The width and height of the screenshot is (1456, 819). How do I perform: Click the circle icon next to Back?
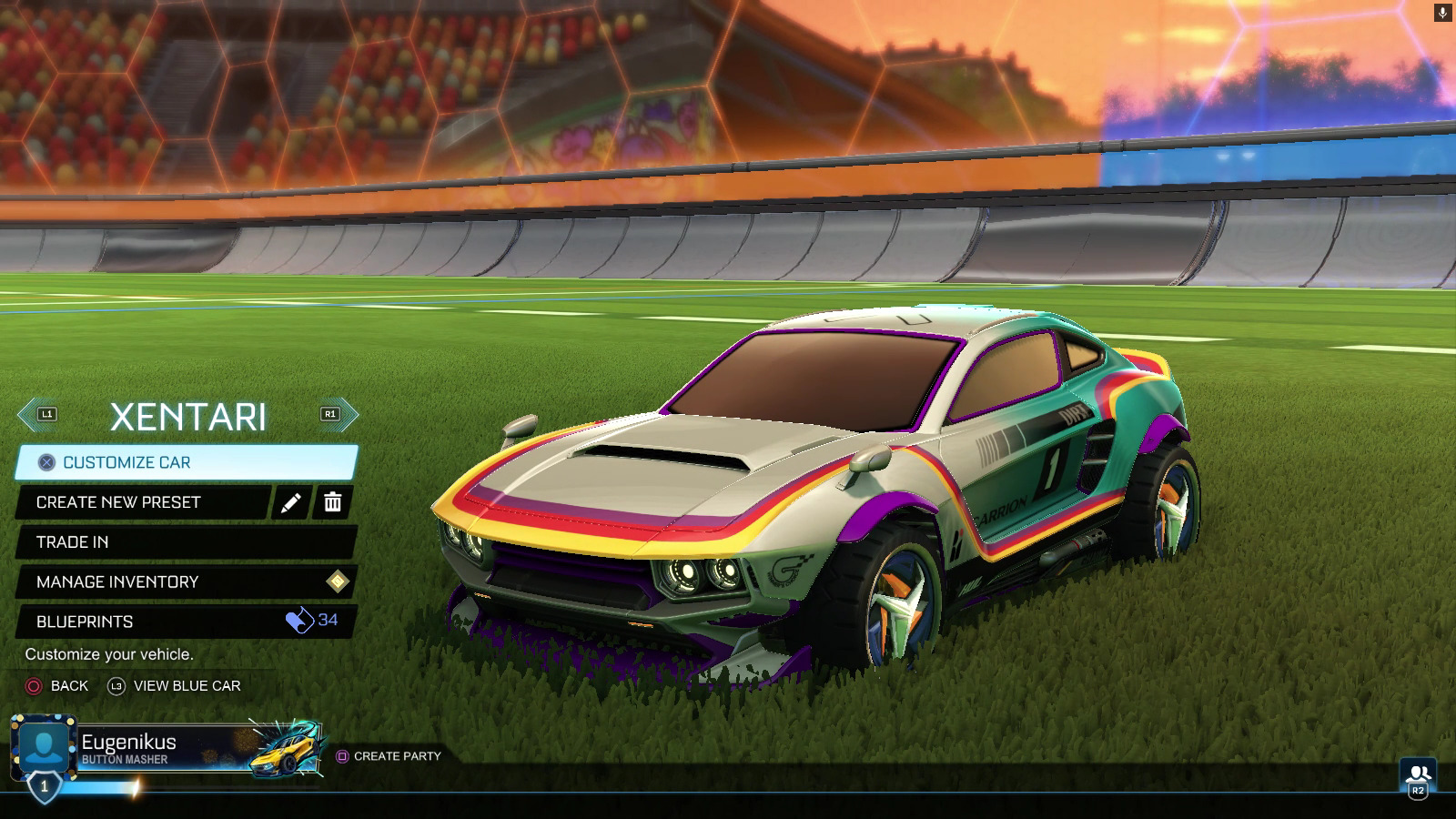coord(32,686)
